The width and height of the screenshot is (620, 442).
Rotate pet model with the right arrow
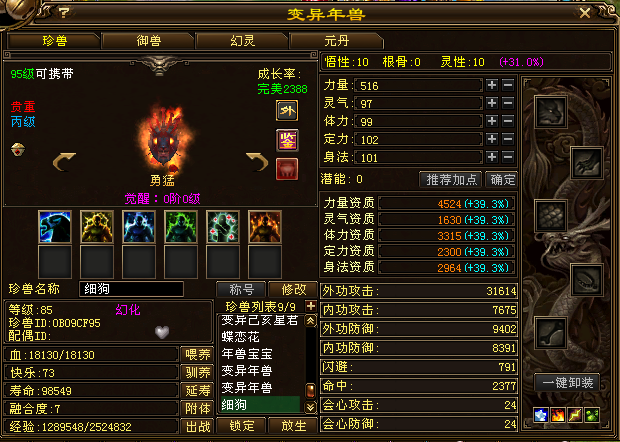pos(257,160)
